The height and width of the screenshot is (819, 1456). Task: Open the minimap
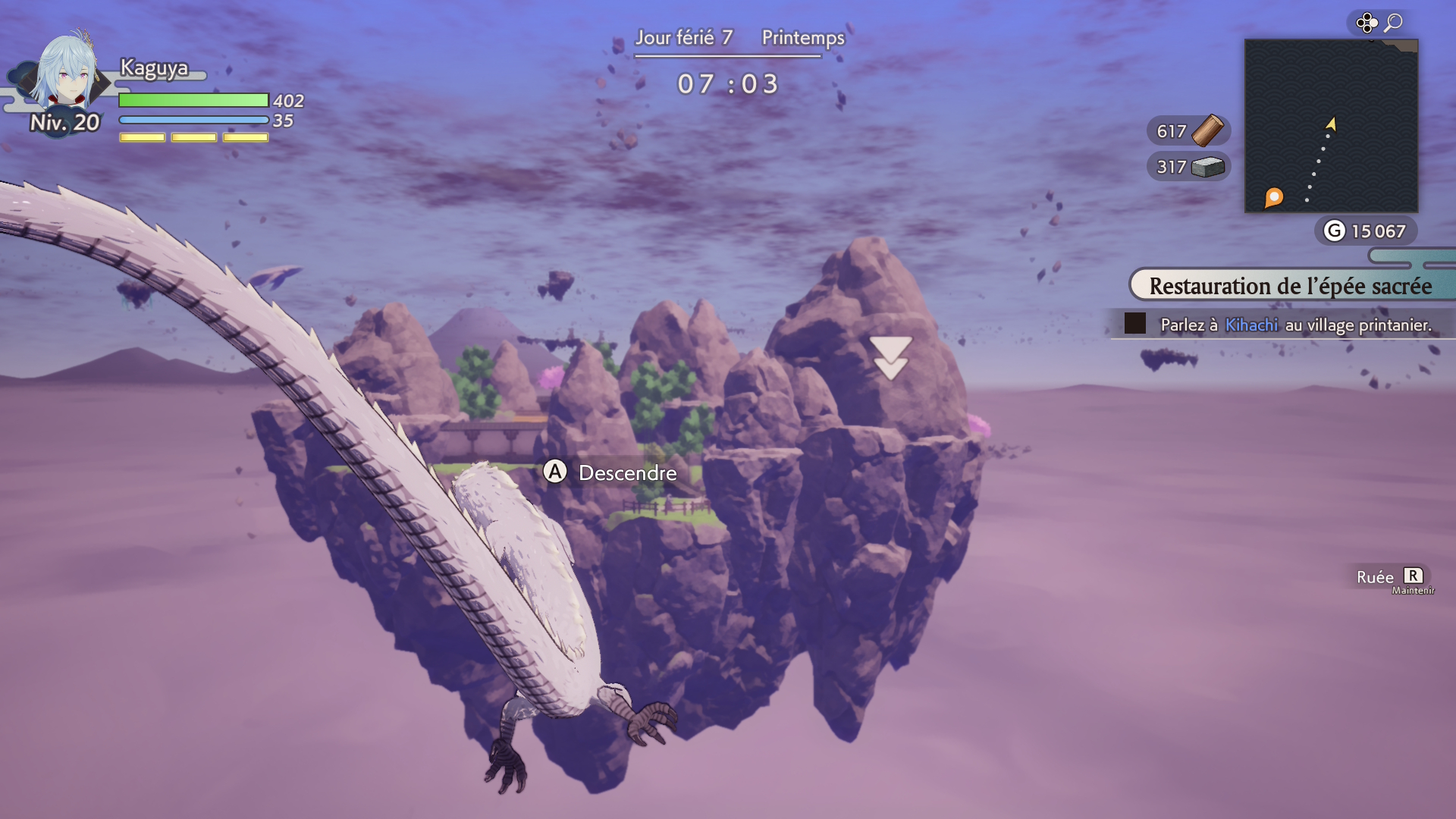tap(1331, 126)
